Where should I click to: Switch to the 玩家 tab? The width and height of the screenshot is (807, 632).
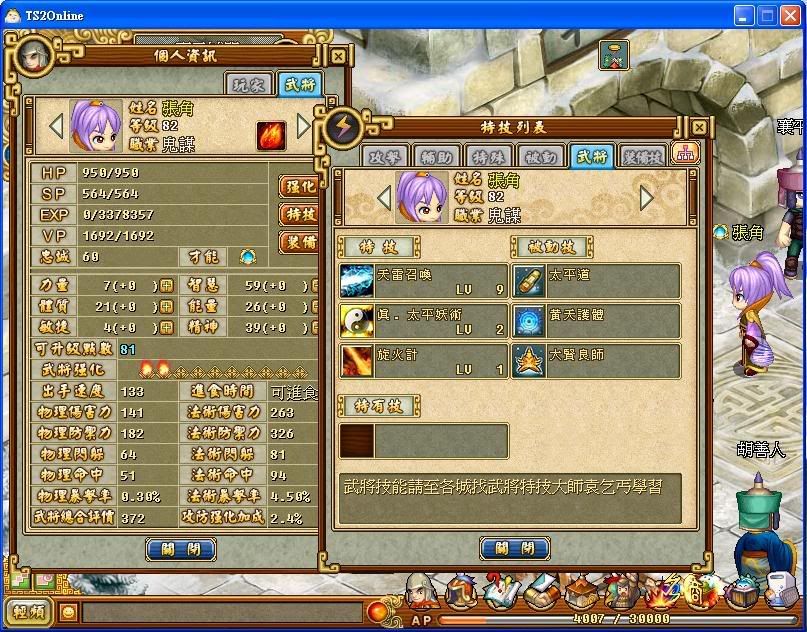[248, 85]
